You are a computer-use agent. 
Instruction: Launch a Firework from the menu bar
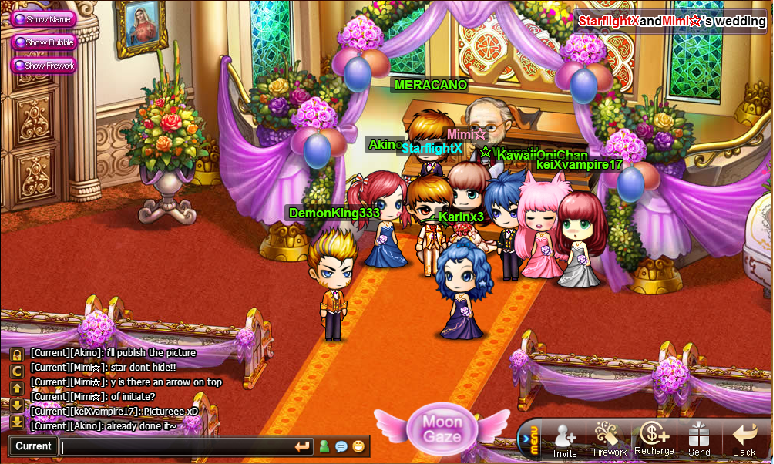click(609, 440)
